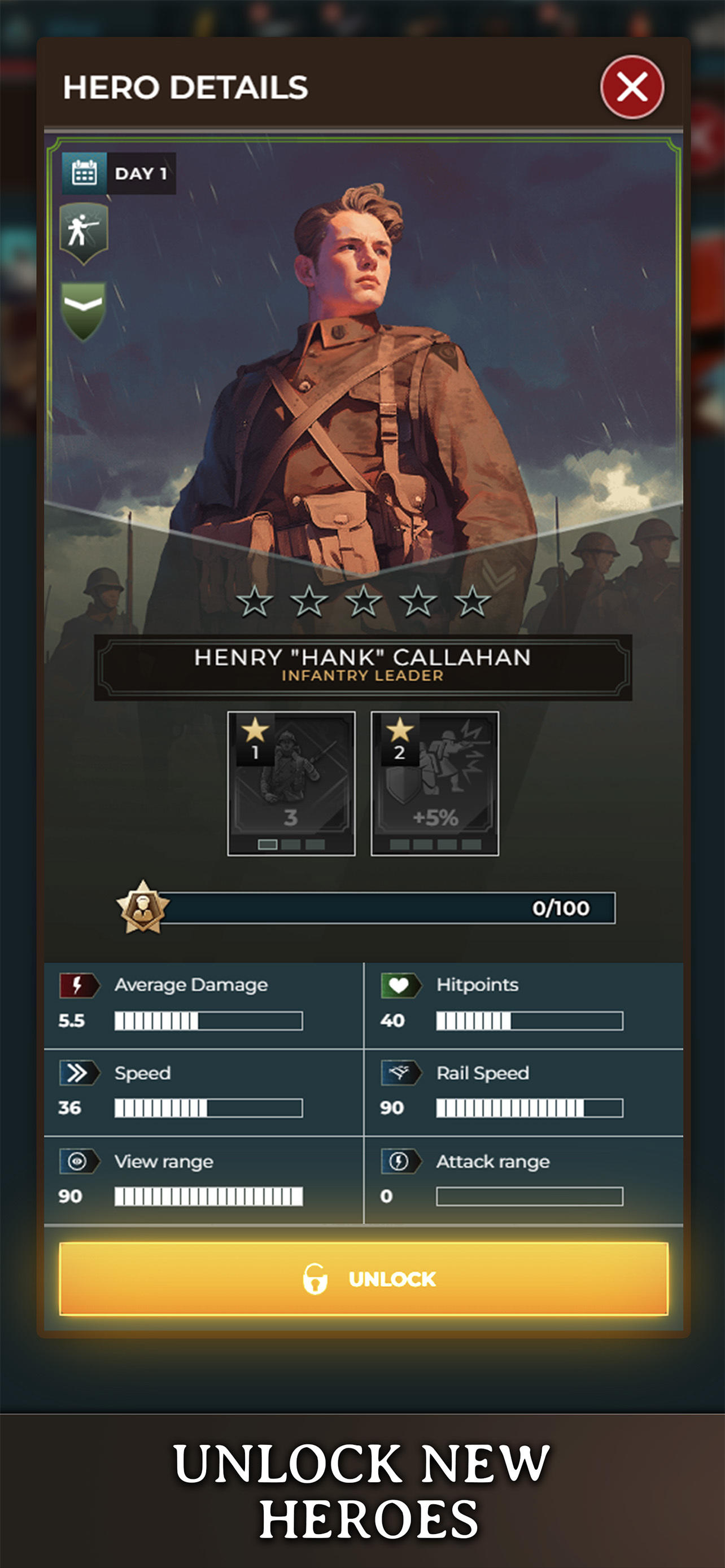Select the Day 1 calendar icon
This screenshot has height=1568, width=725.
(x=82, y=173)
